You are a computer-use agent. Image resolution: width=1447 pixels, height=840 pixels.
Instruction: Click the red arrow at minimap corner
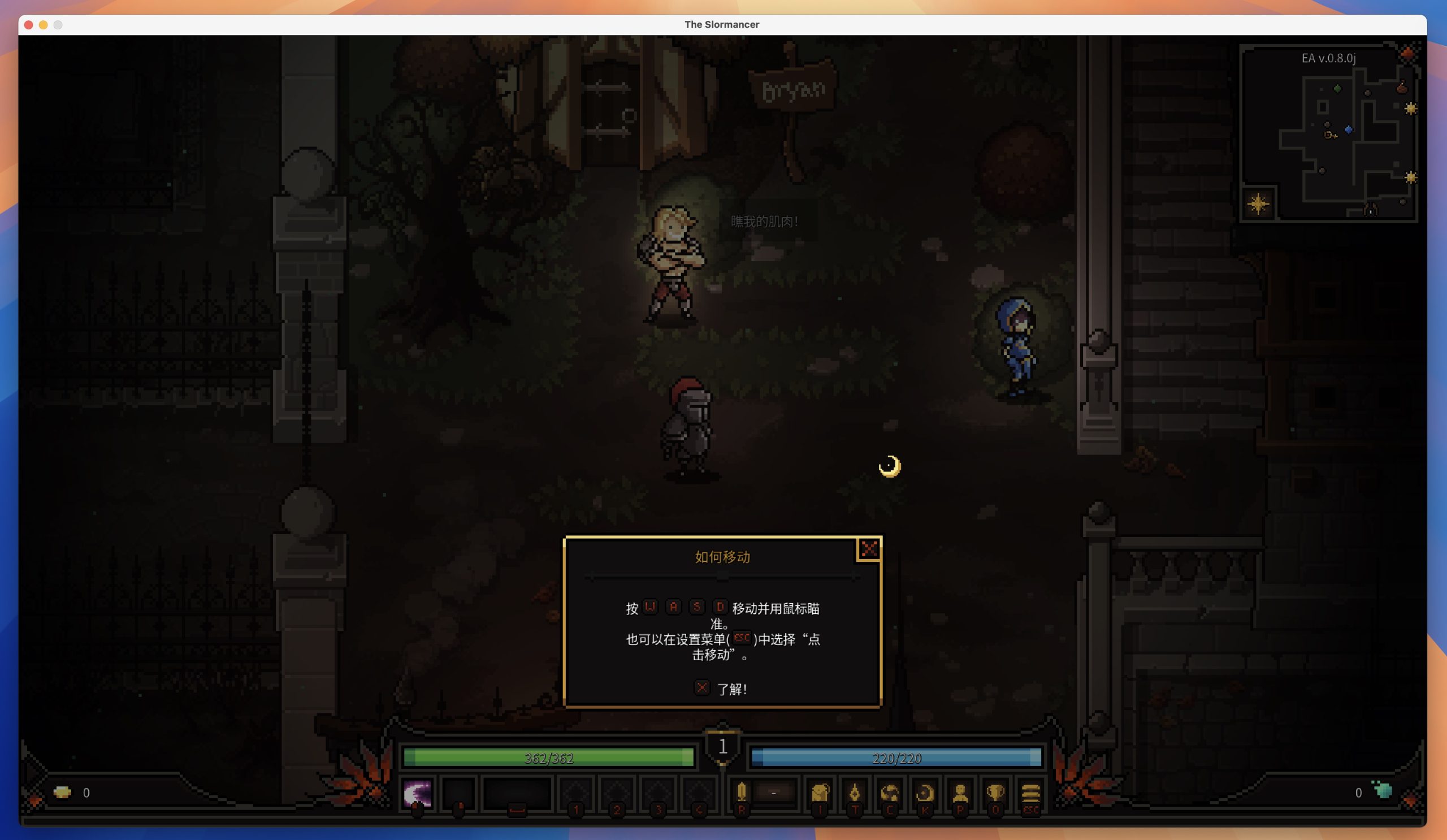coord(1407,53)
